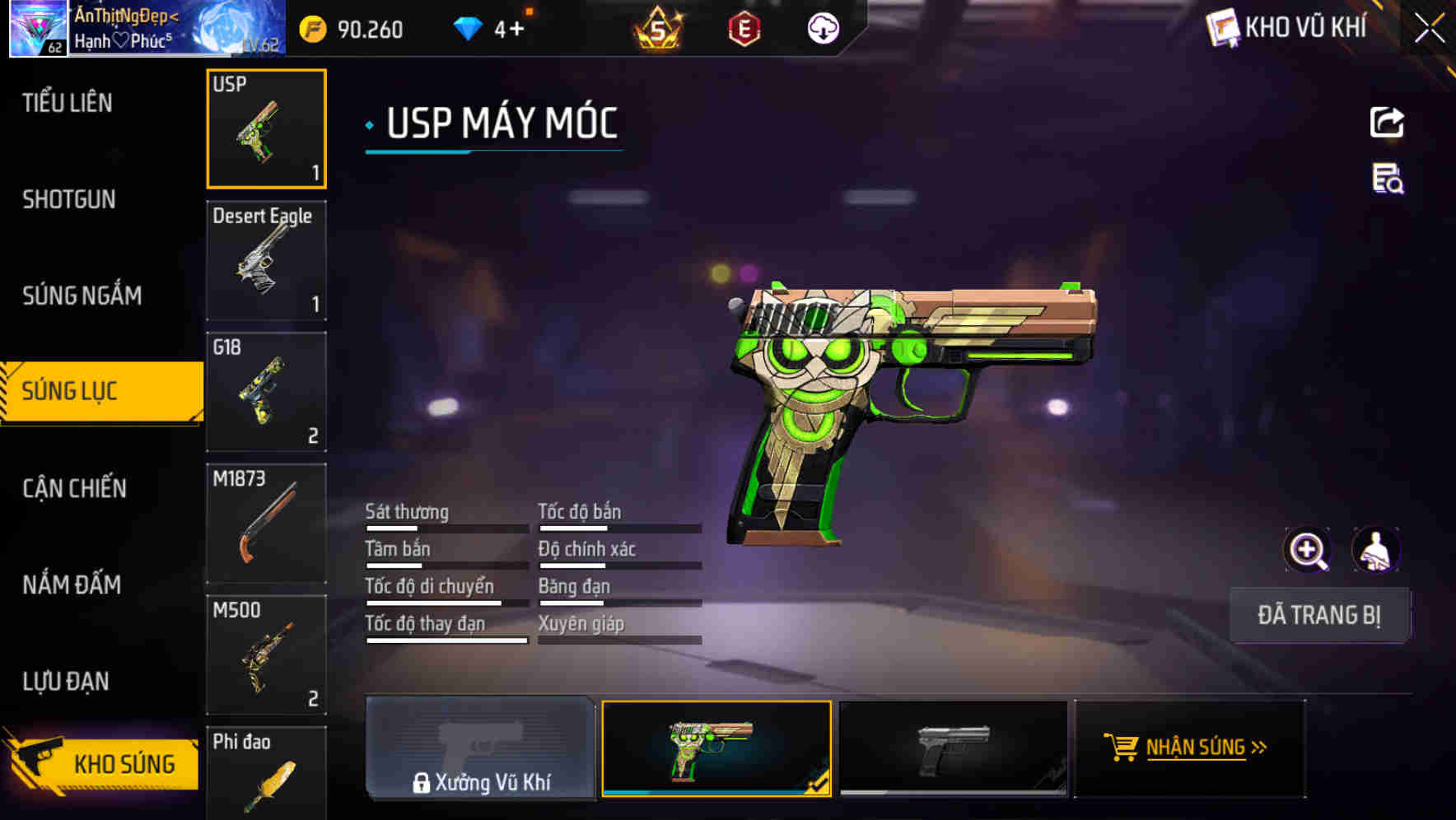This screenshot has width=1456, height=820.
Task: Open the CẬN CHIẾN category
Action: 72,488
